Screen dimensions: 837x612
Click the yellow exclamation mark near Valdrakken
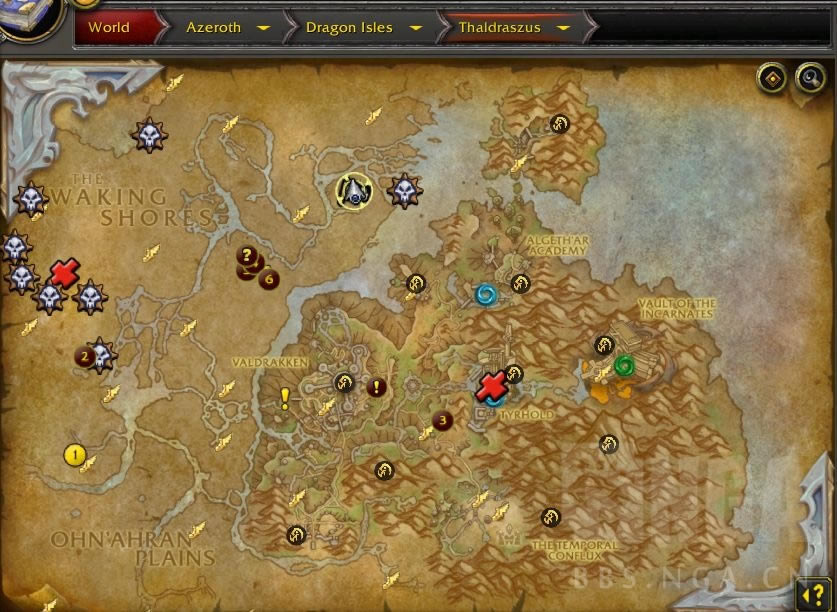tap(285, 400)
